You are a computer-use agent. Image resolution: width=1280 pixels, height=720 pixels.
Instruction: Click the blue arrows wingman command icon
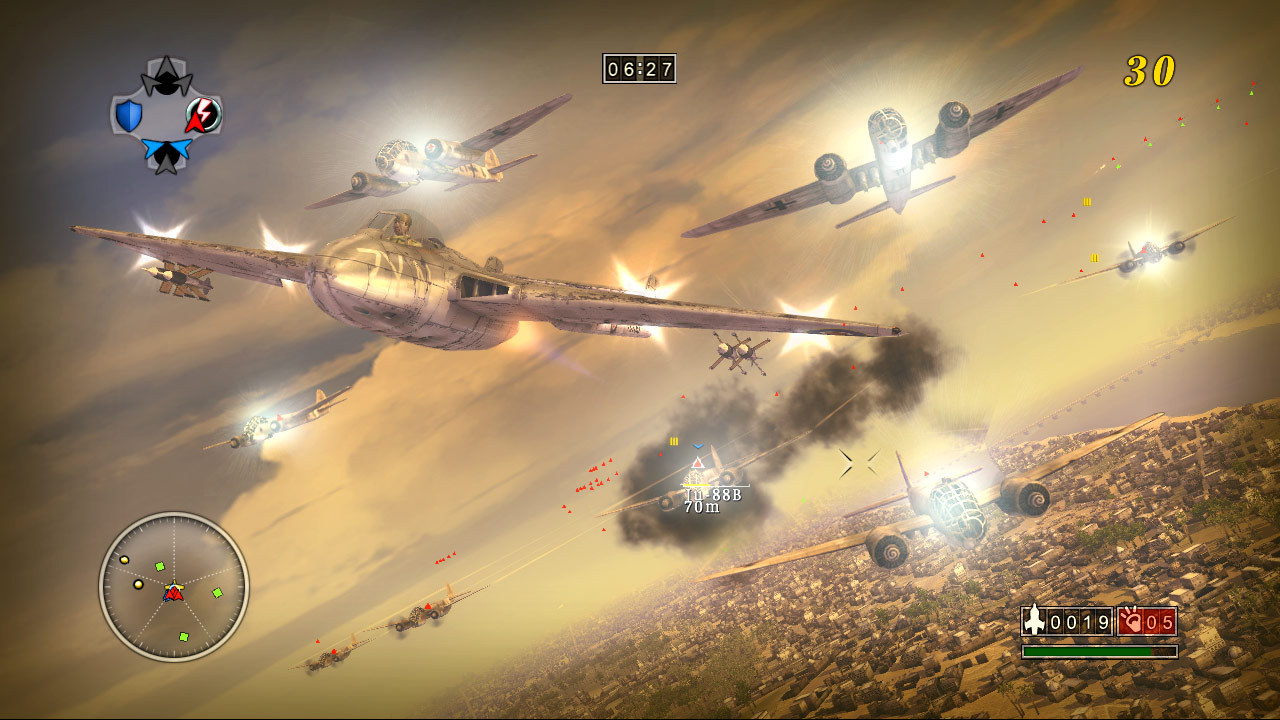(x=167, y=150)
